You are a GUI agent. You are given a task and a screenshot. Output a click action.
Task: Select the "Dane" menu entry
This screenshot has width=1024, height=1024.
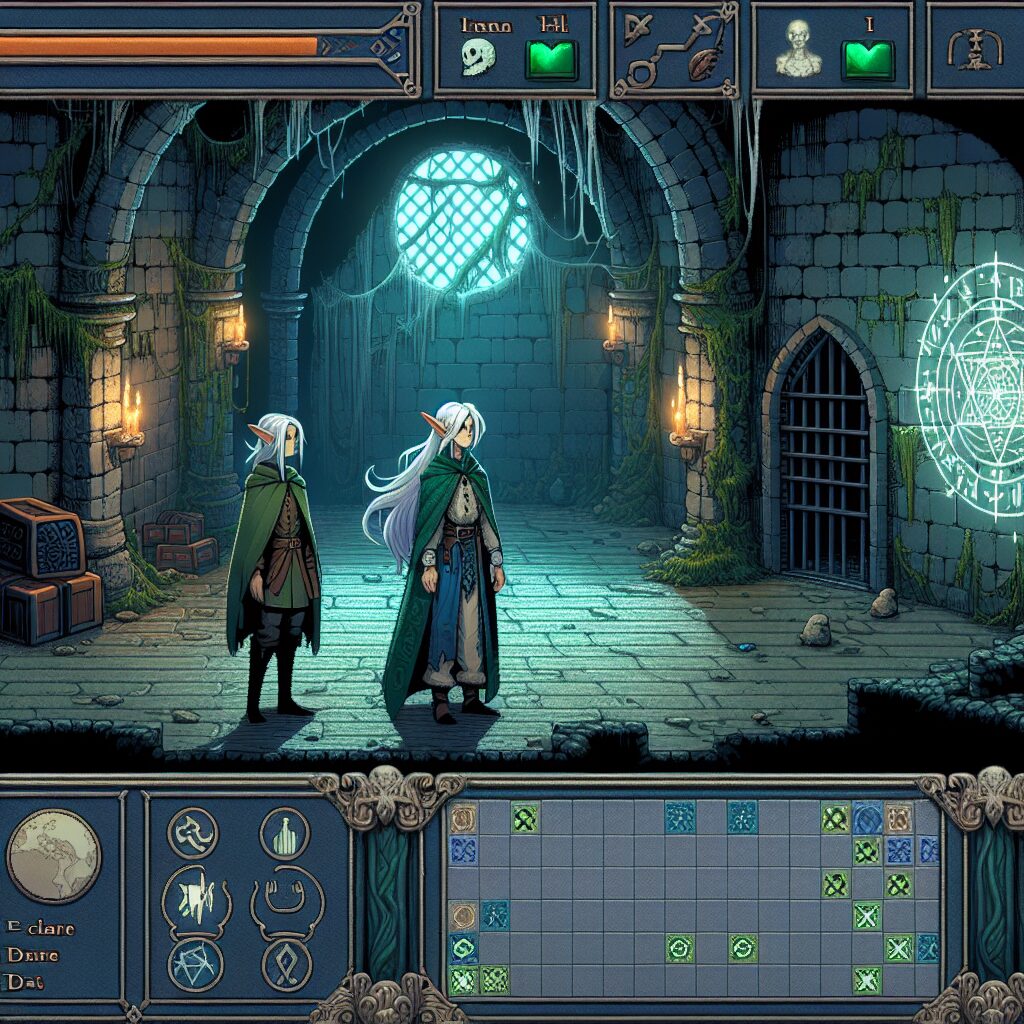coord(32,954)
